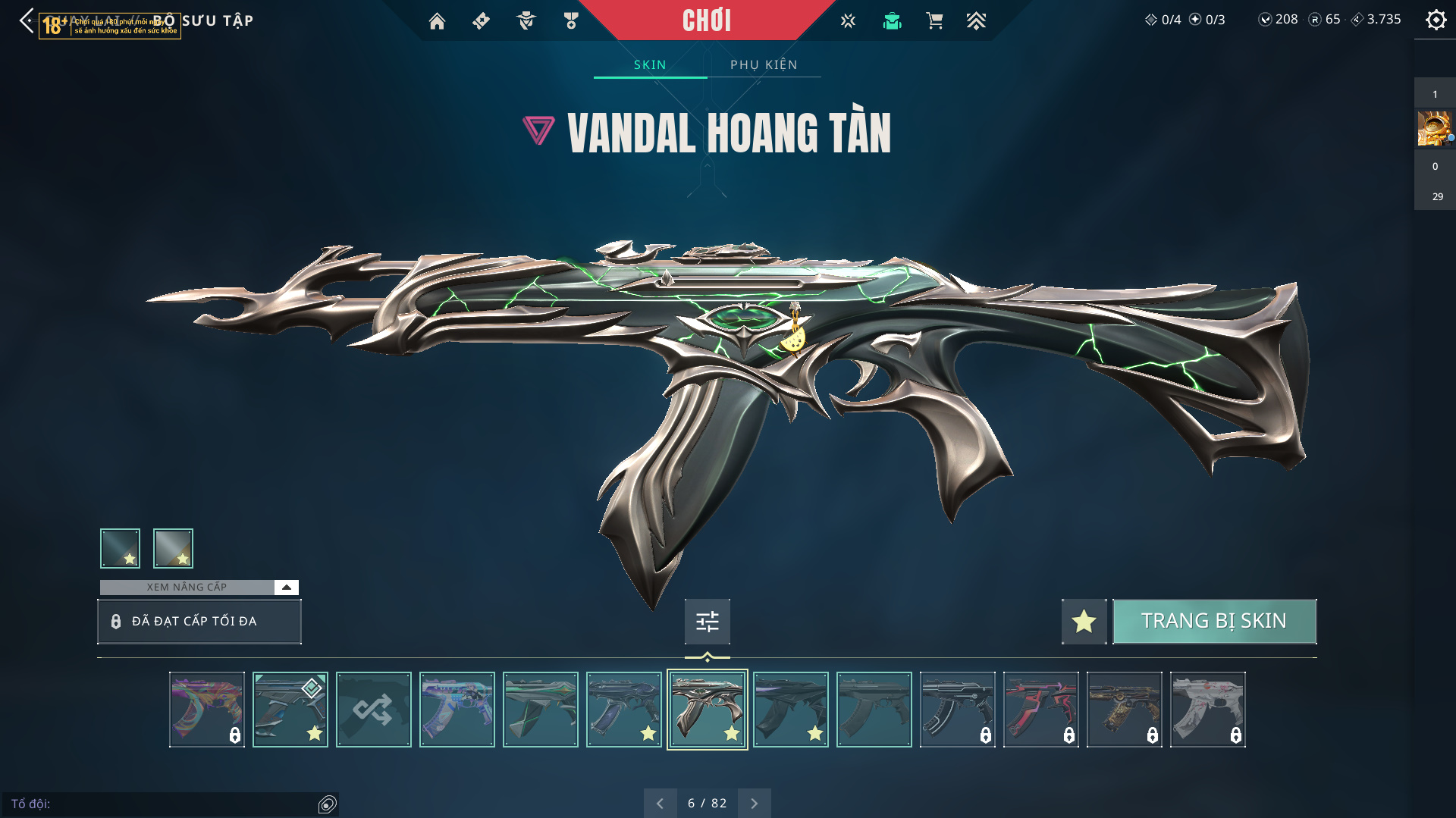1456x818 pixels.
Task: Select the silver-gray skin variant swatch
Action: (173, 548)
